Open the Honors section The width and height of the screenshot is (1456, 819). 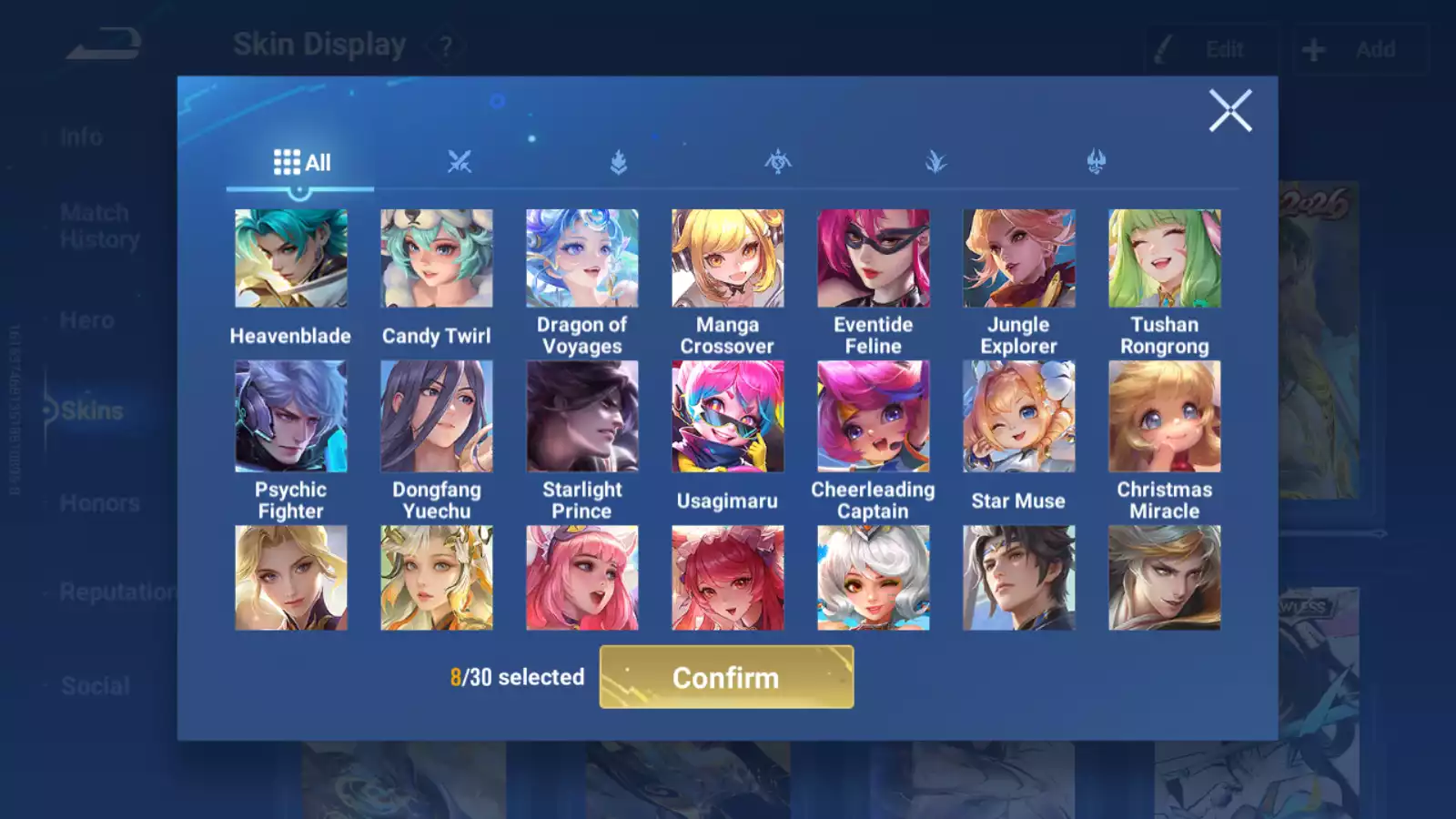(x=100, y=502)
